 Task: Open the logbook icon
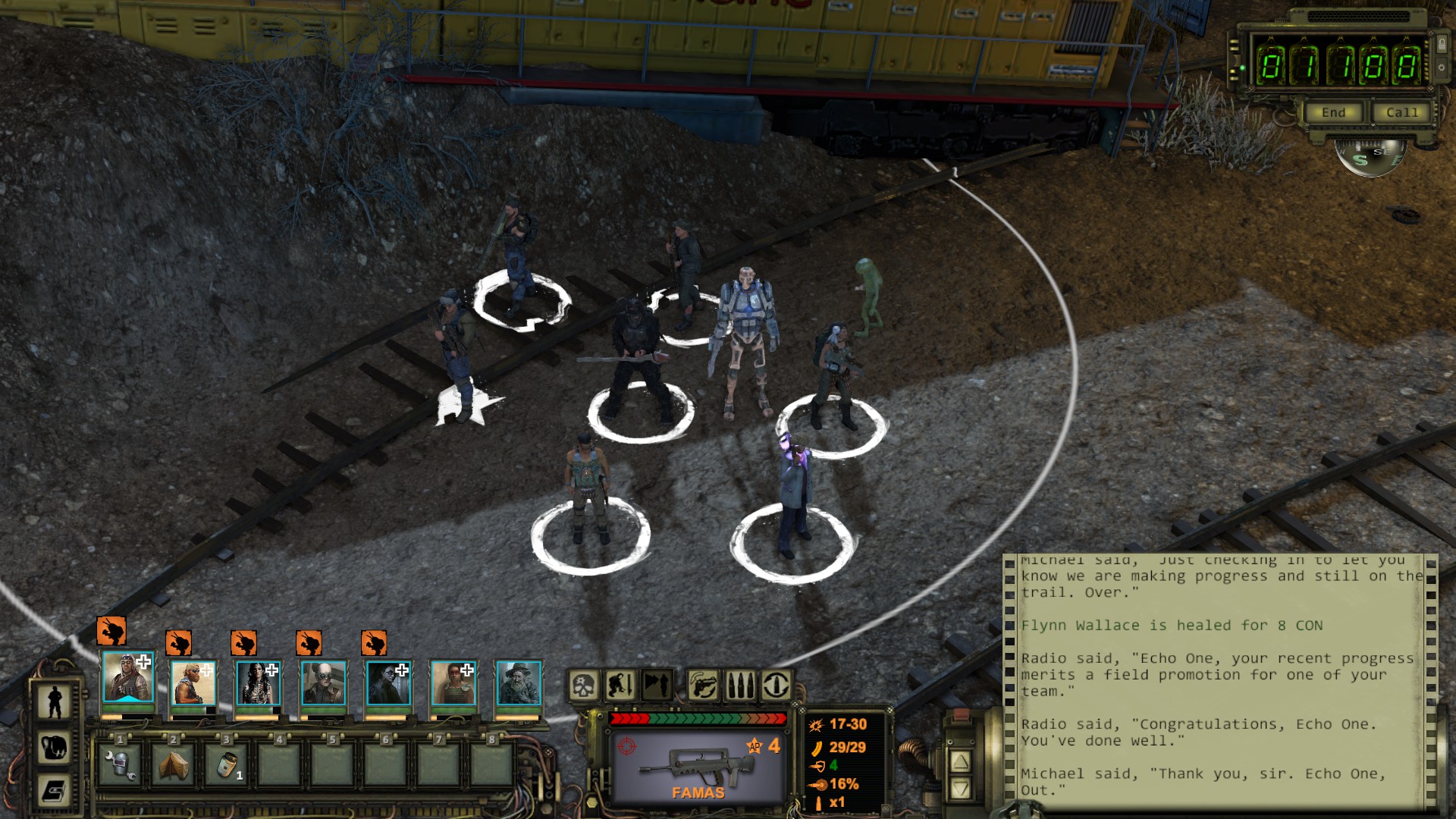(55, 792)
